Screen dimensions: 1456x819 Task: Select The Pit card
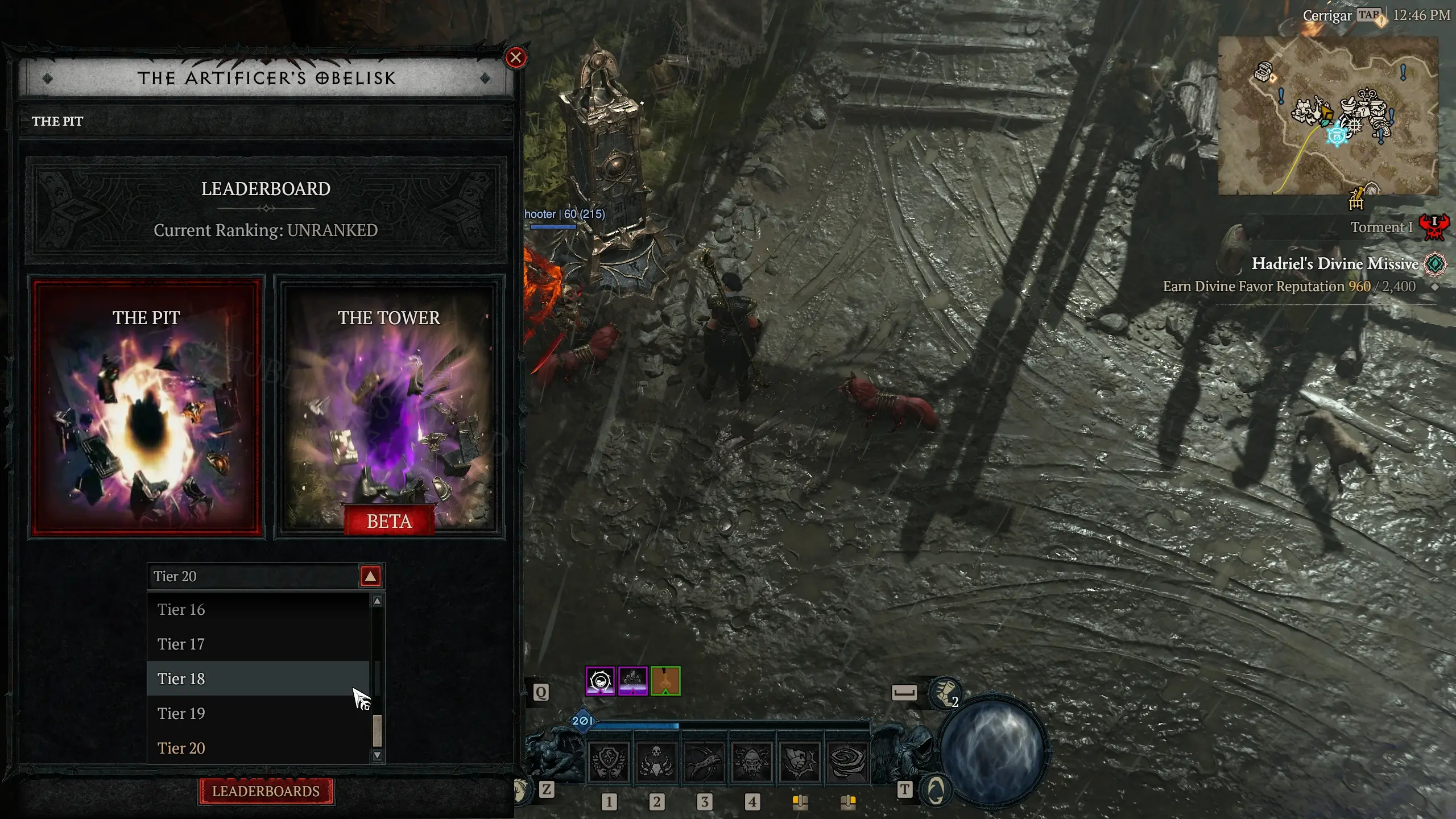coord(146,407)
